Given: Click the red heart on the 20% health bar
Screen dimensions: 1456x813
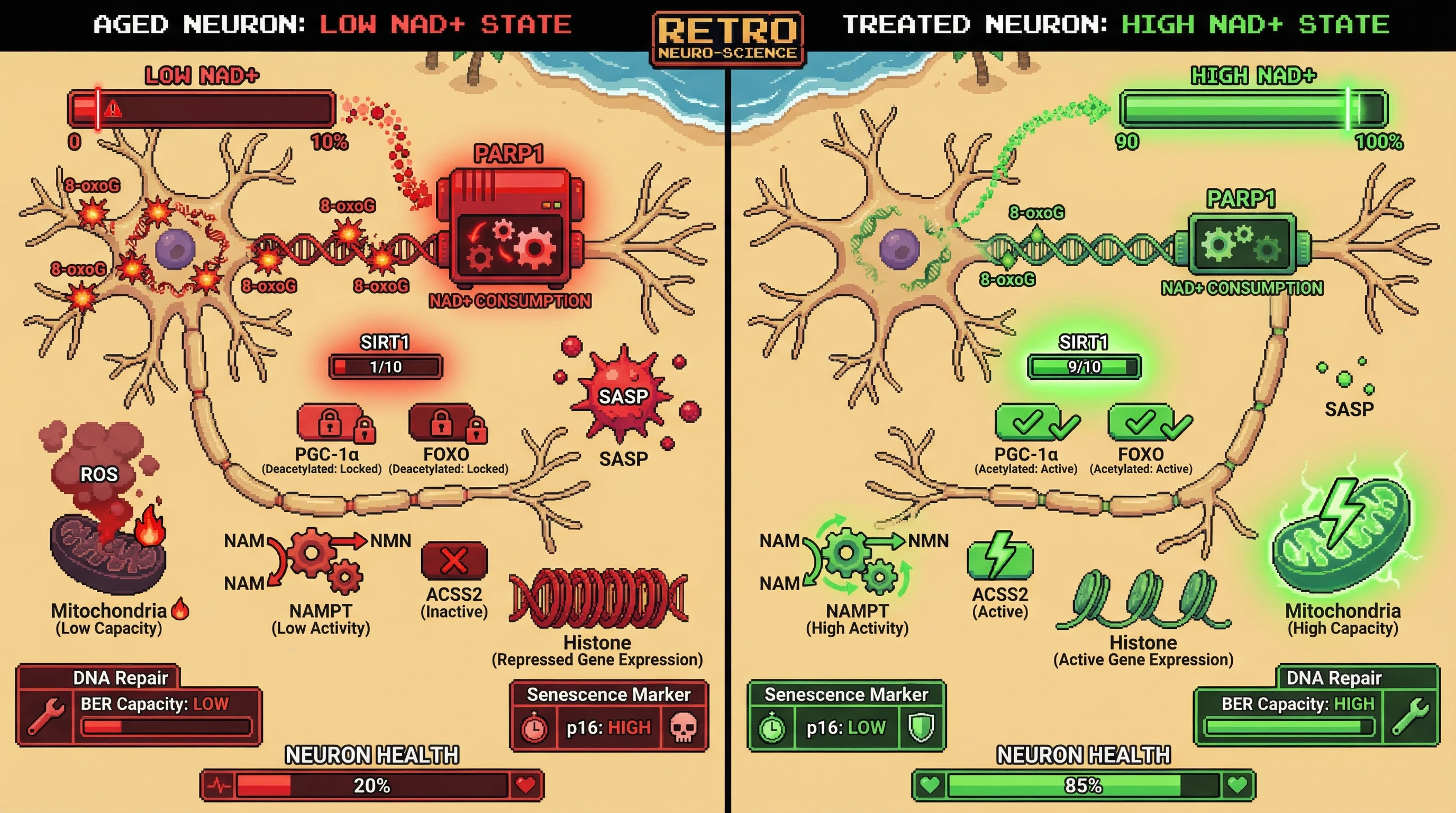Looking at the screenshot, I should point(526,785).
